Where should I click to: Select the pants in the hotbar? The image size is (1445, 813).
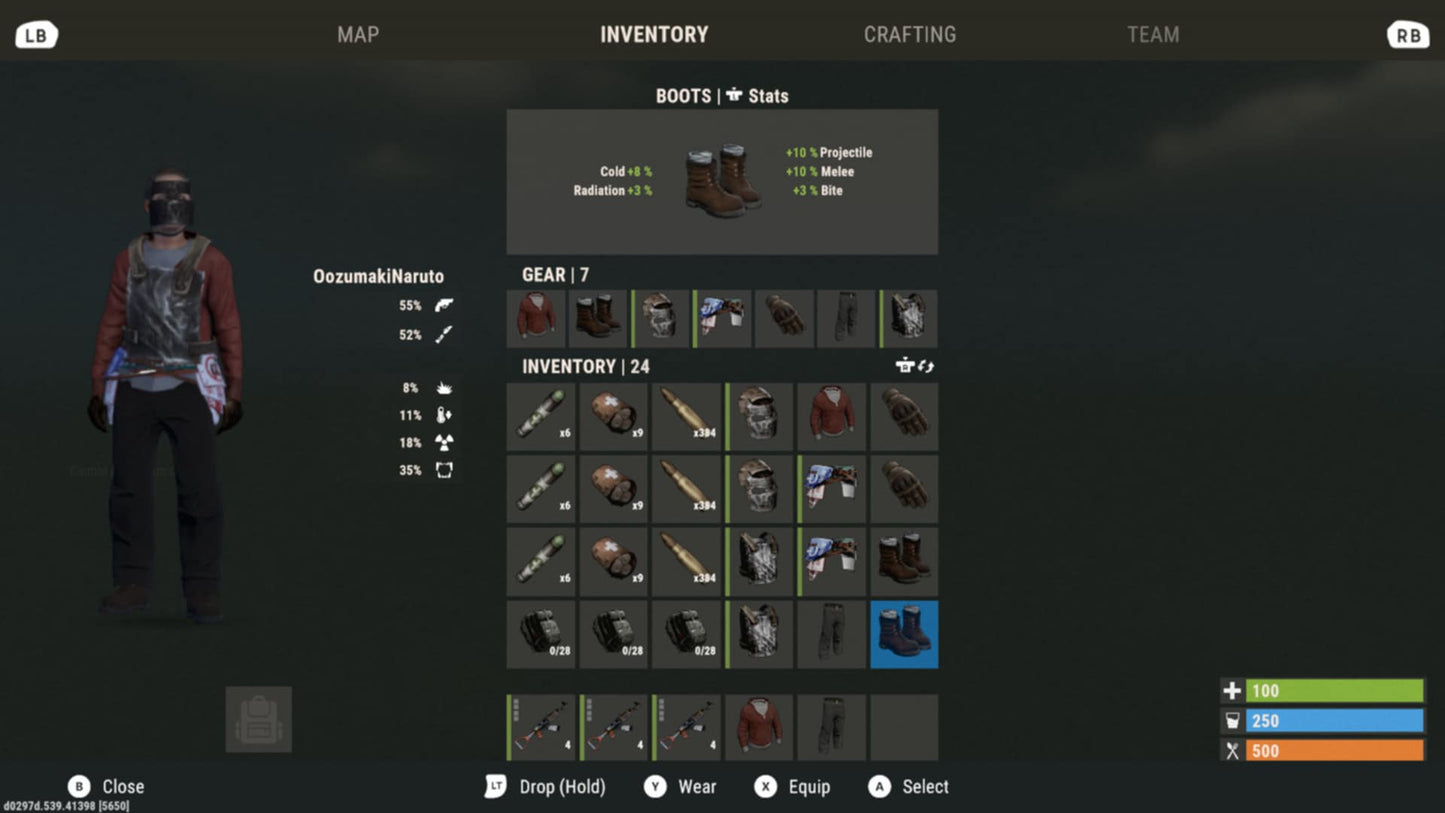(832, 727)
